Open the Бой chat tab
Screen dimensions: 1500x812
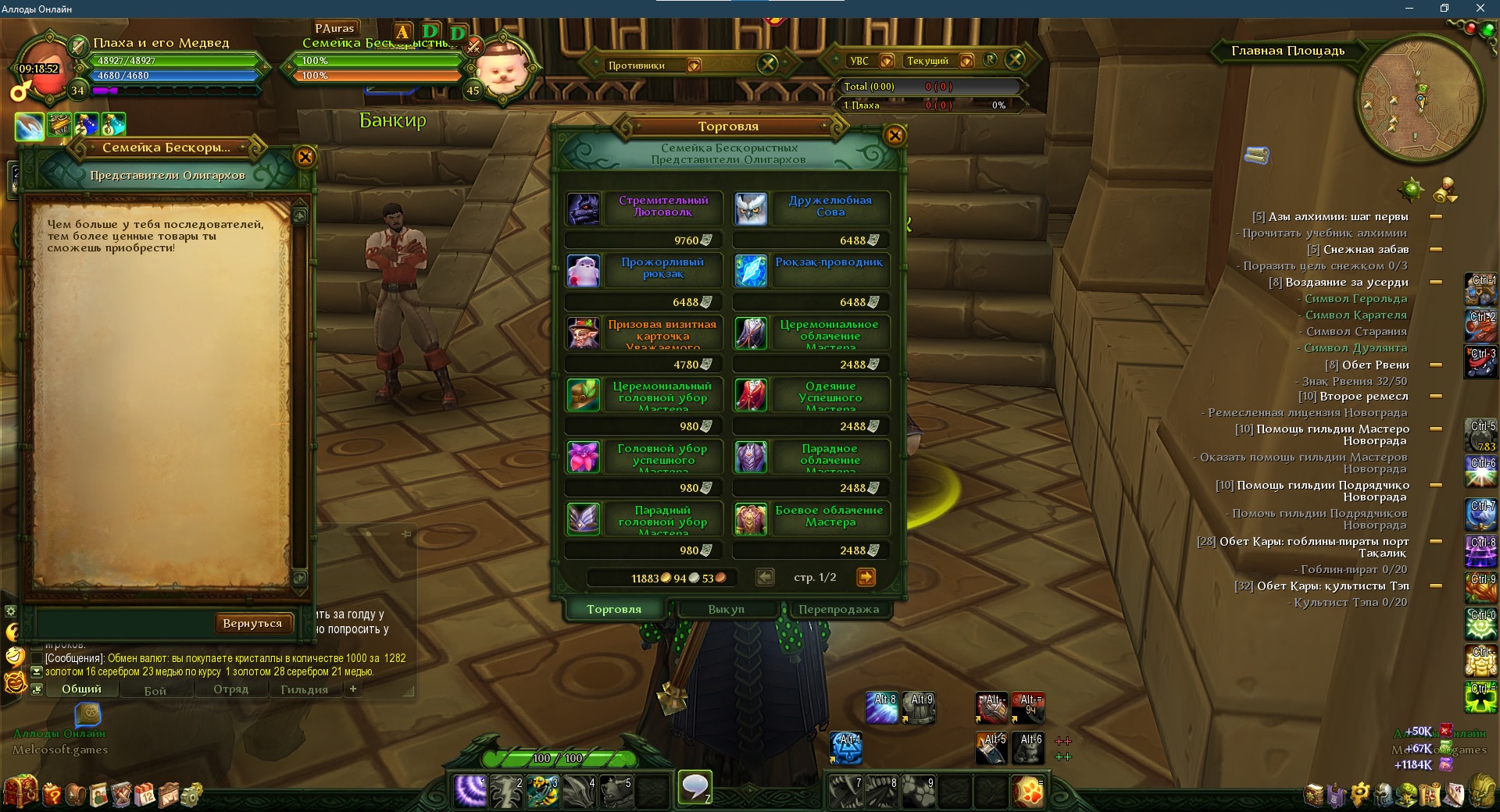point(155,690)
